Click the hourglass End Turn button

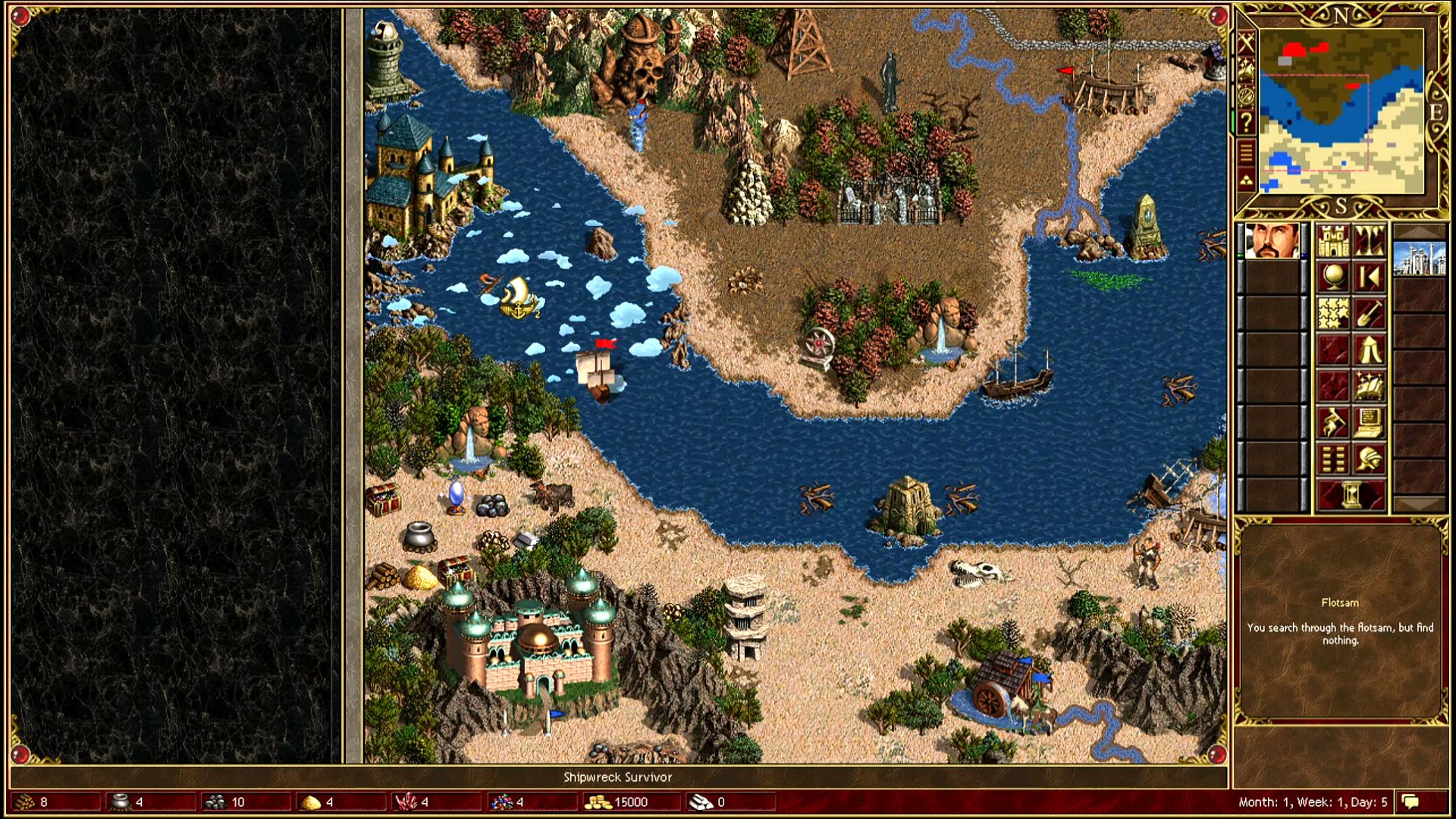[1351, 496]
